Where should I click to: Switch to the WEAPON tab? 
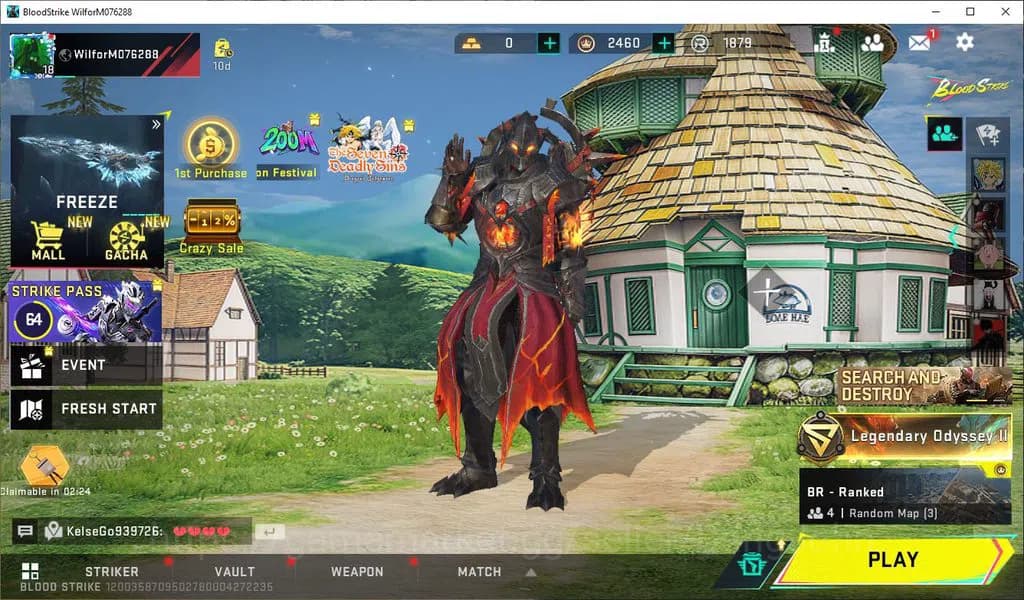[x=357, y=572]
